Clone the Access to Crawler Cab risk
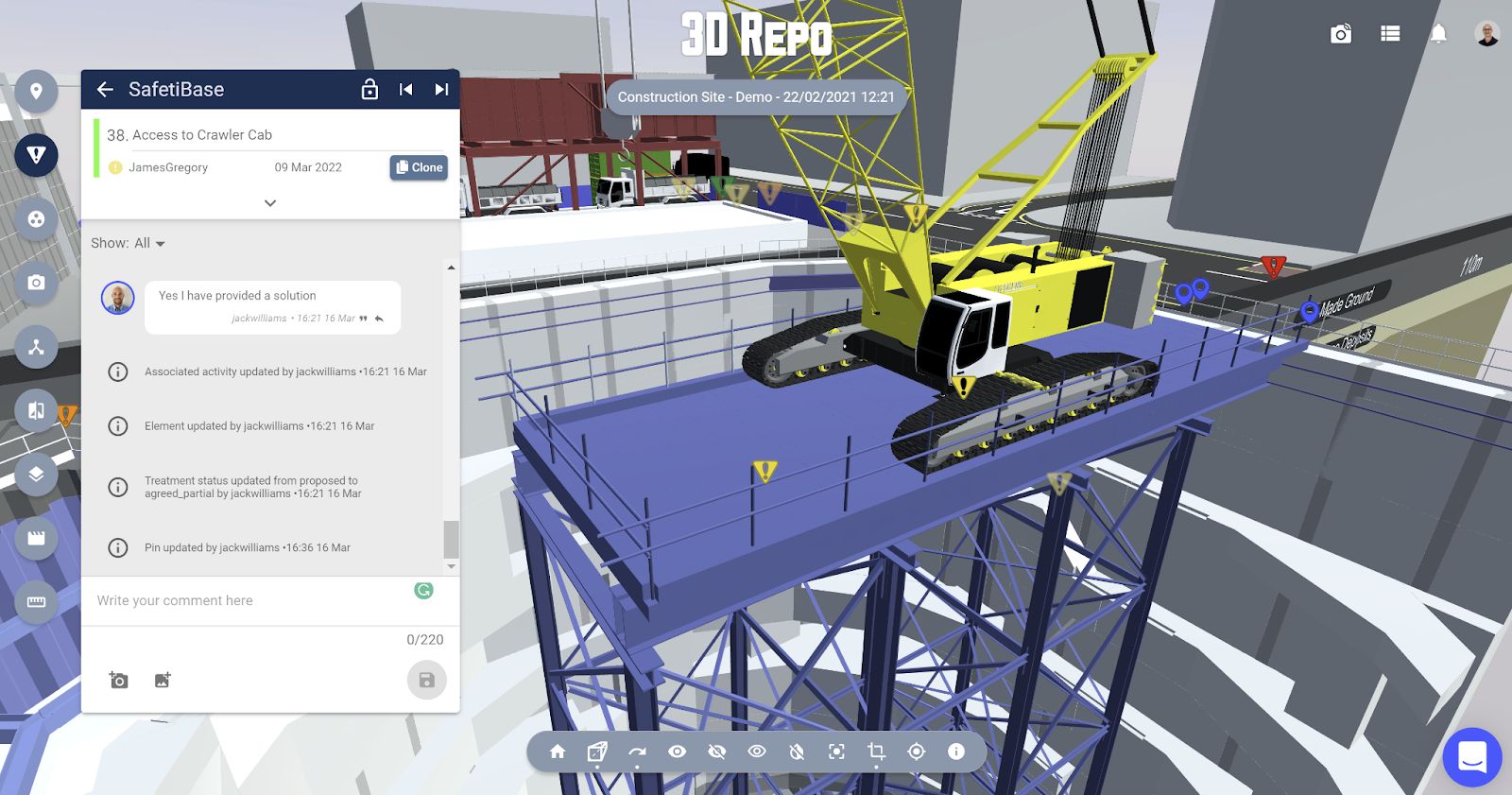The width and height of the screenshot is (1512, 795). (x=419, y=167)
